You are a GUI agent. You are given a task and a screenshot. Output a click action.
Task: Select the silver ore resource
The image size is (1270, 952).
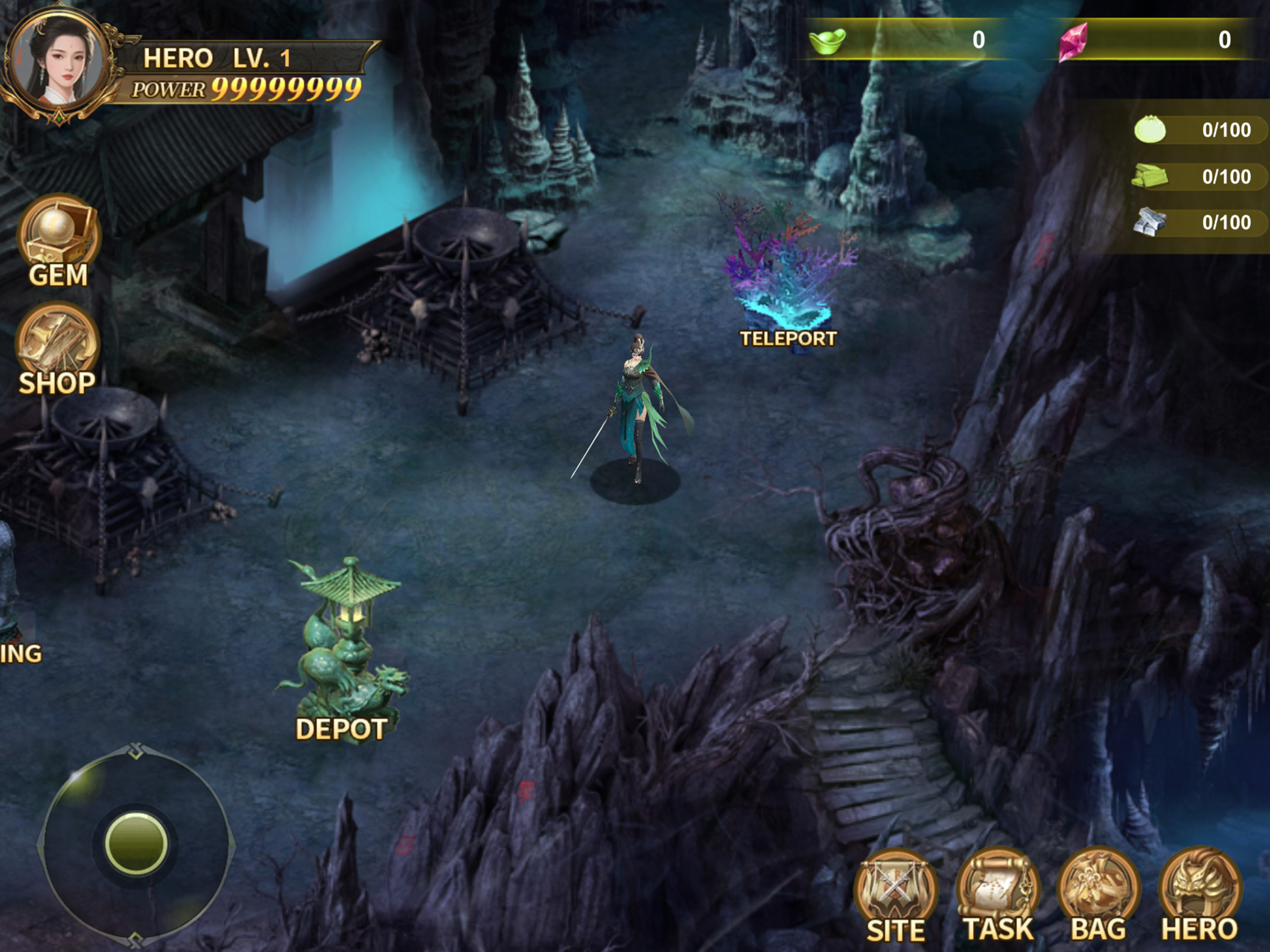1150,222
